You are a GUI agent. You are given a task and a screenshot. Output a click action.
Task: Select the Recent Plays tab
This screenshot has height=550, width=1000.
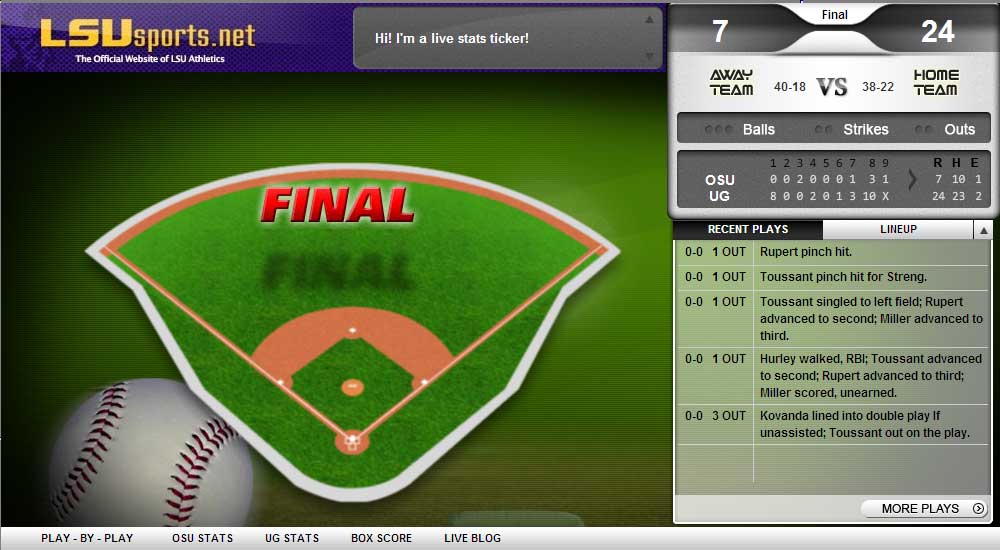748,230
